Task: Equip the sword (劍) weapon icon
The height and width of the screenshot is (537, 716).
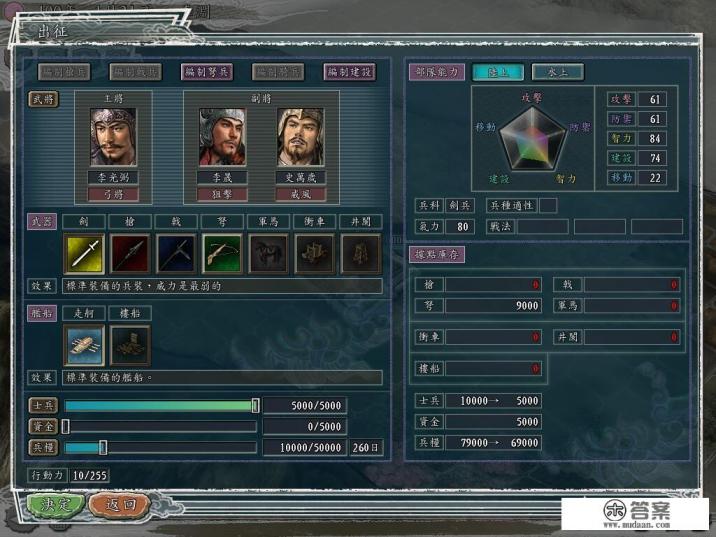Action: click(84, 254)
